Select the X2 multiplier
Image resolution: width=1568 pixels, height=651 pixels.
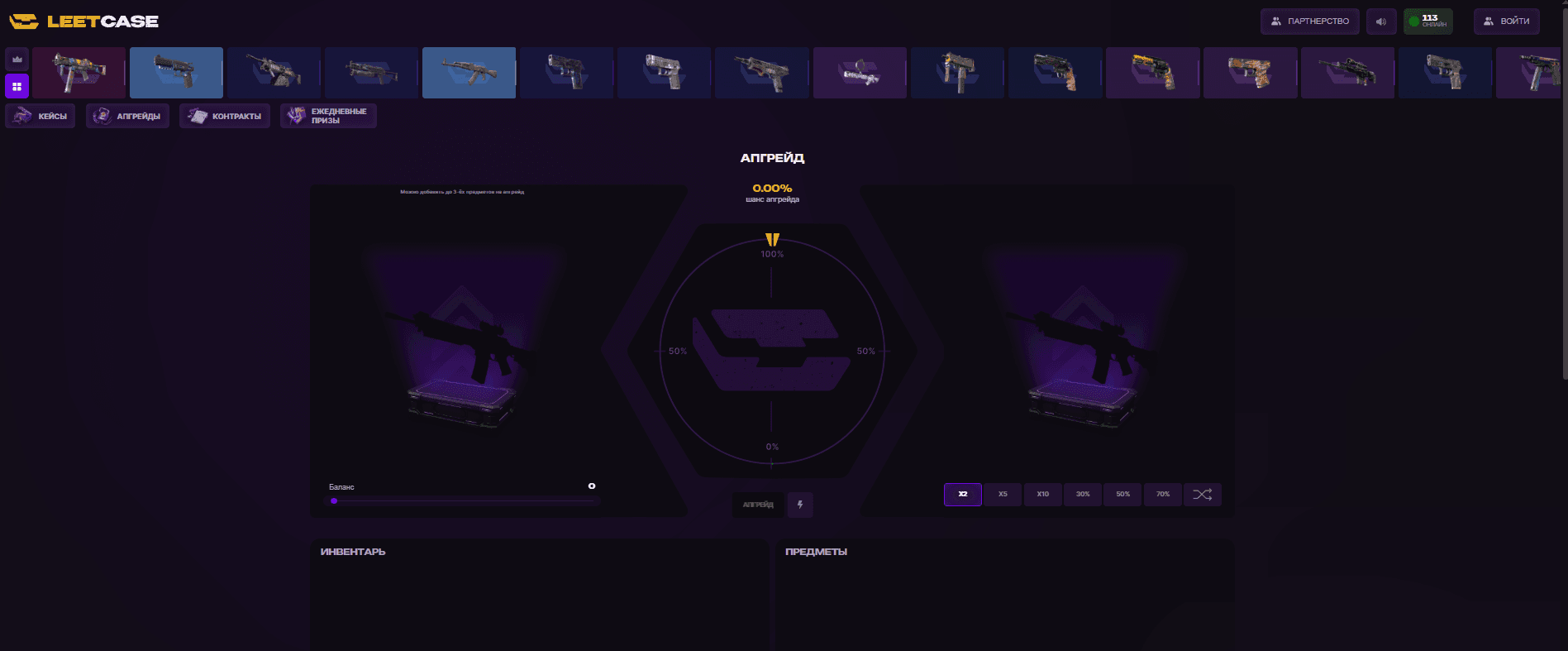tap(963, 495)
